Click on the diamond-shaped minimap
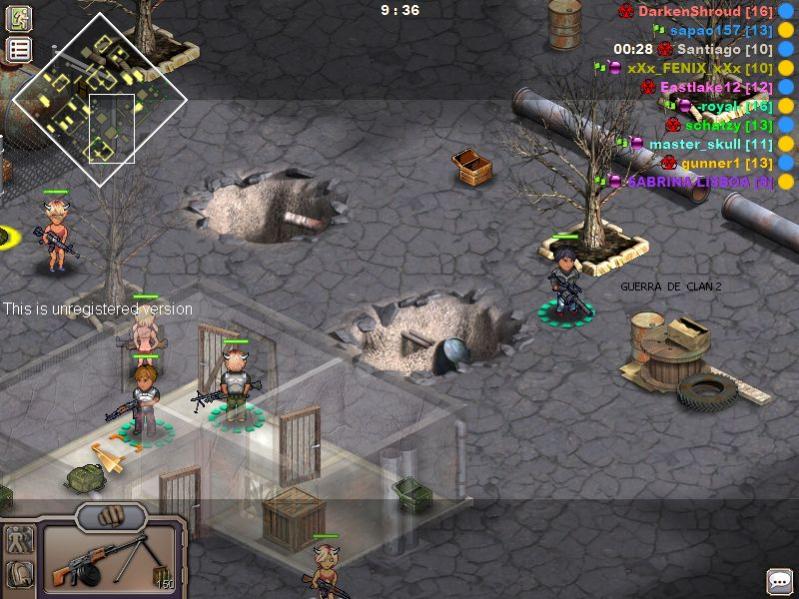Screen dimensions: 799x599 (99, 99)
